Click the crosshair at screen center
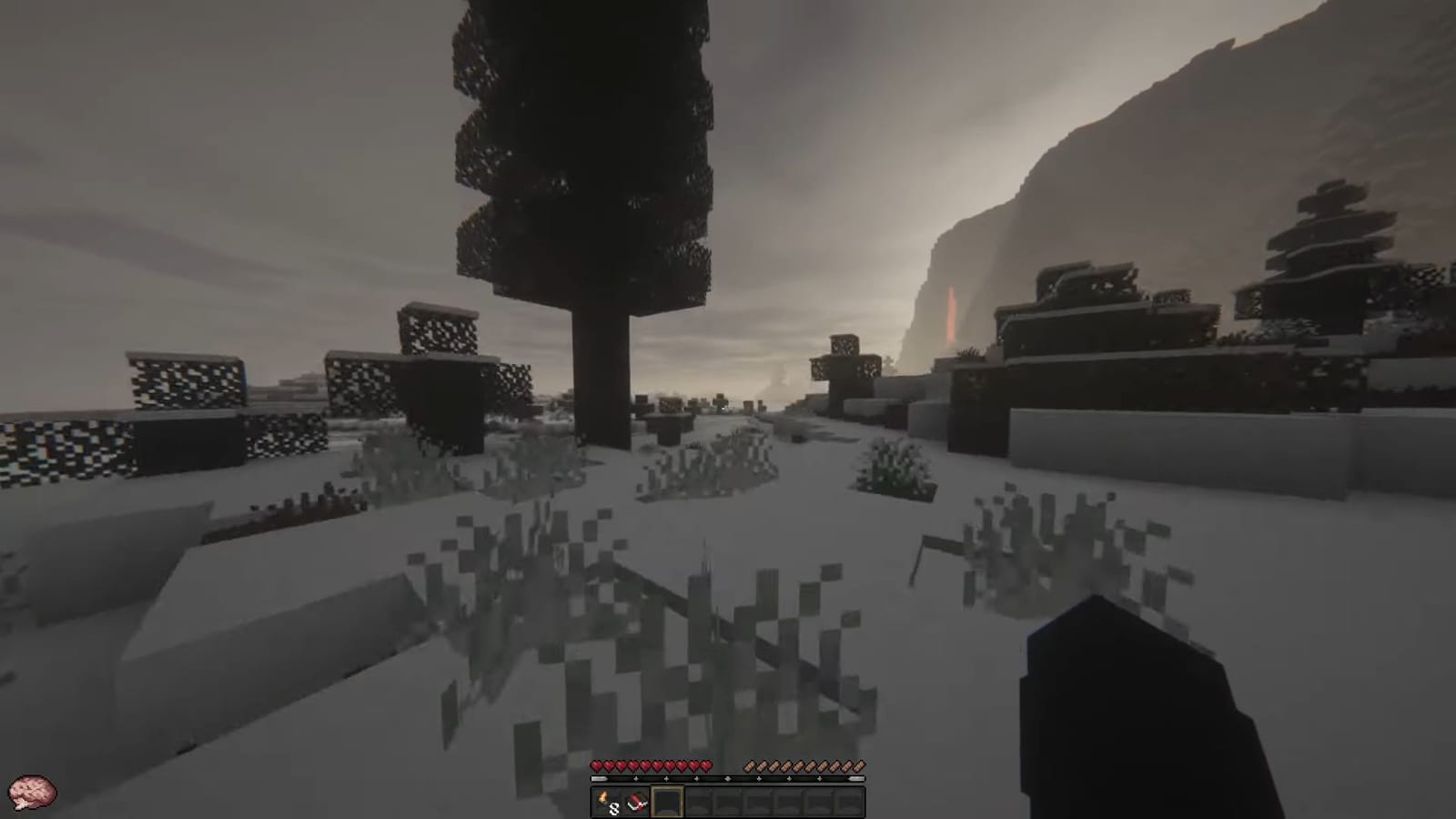This screenshot has width=1456, height=819. [728, 409]
